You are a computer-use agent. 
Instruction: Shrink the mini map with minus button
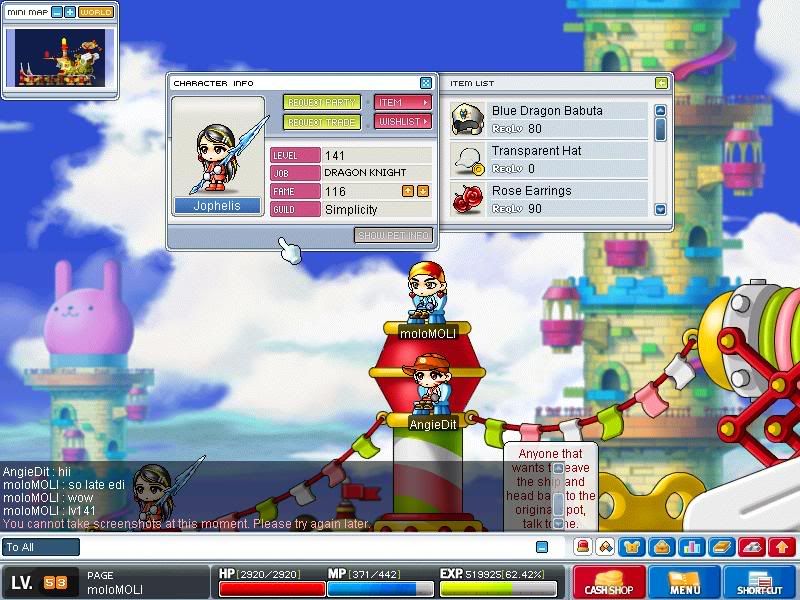pos(55,12)
